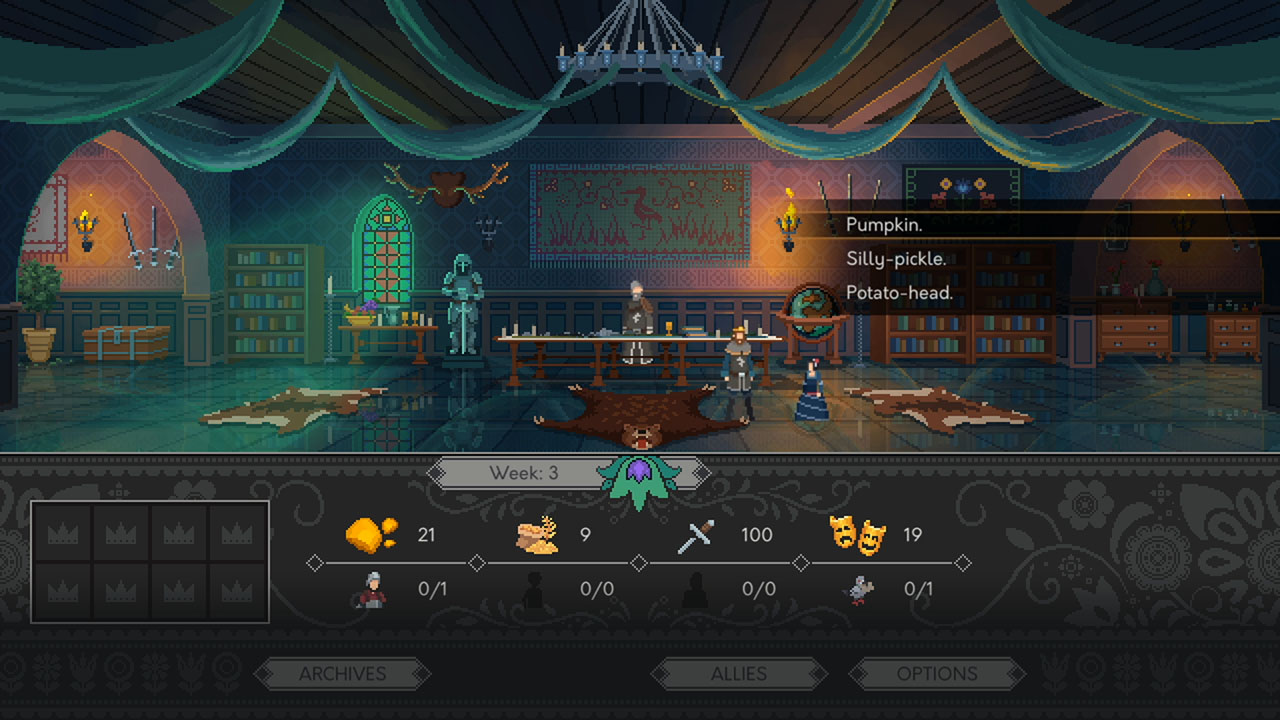Click the gold nuggets resource icon
Viewport: 1280px width, 720px height.
coord(369,534)
